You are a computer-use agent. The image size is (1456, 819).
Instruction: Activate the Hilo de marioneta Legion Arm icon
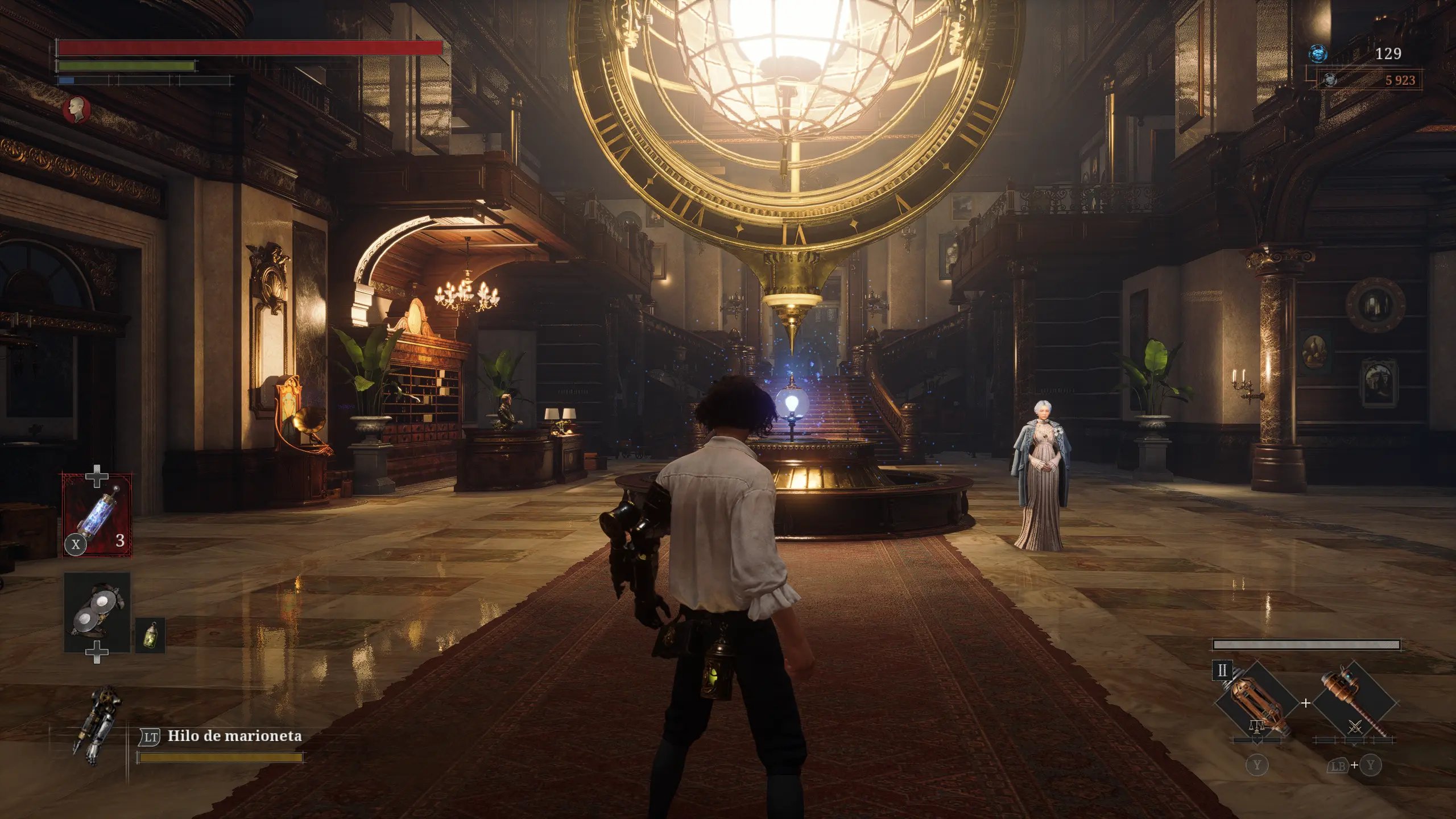click(x=98, y=725)
